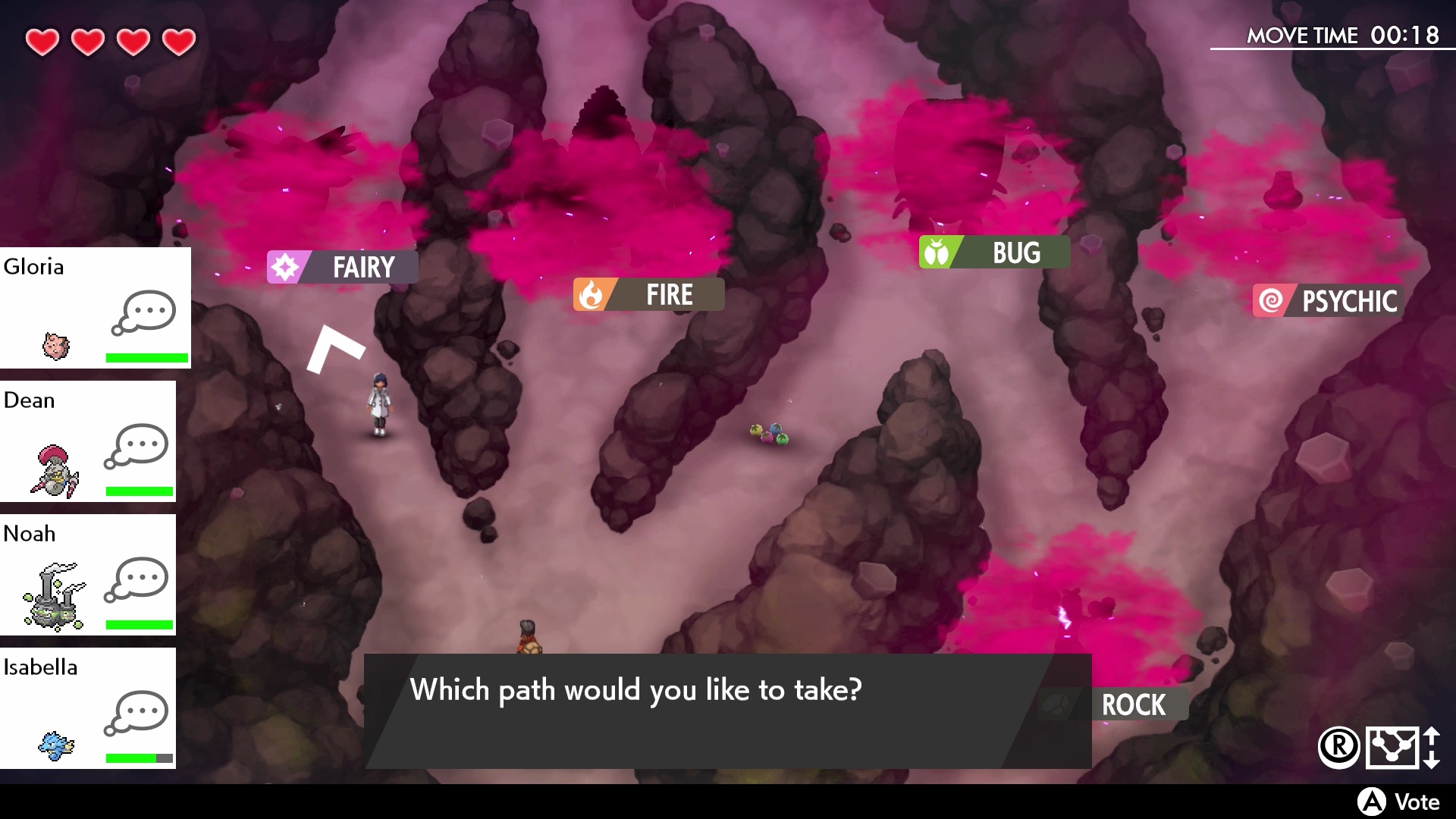Select the Fairy type path badge
This screenshot has width=1456, height=819.
click(x=342, y=267)
